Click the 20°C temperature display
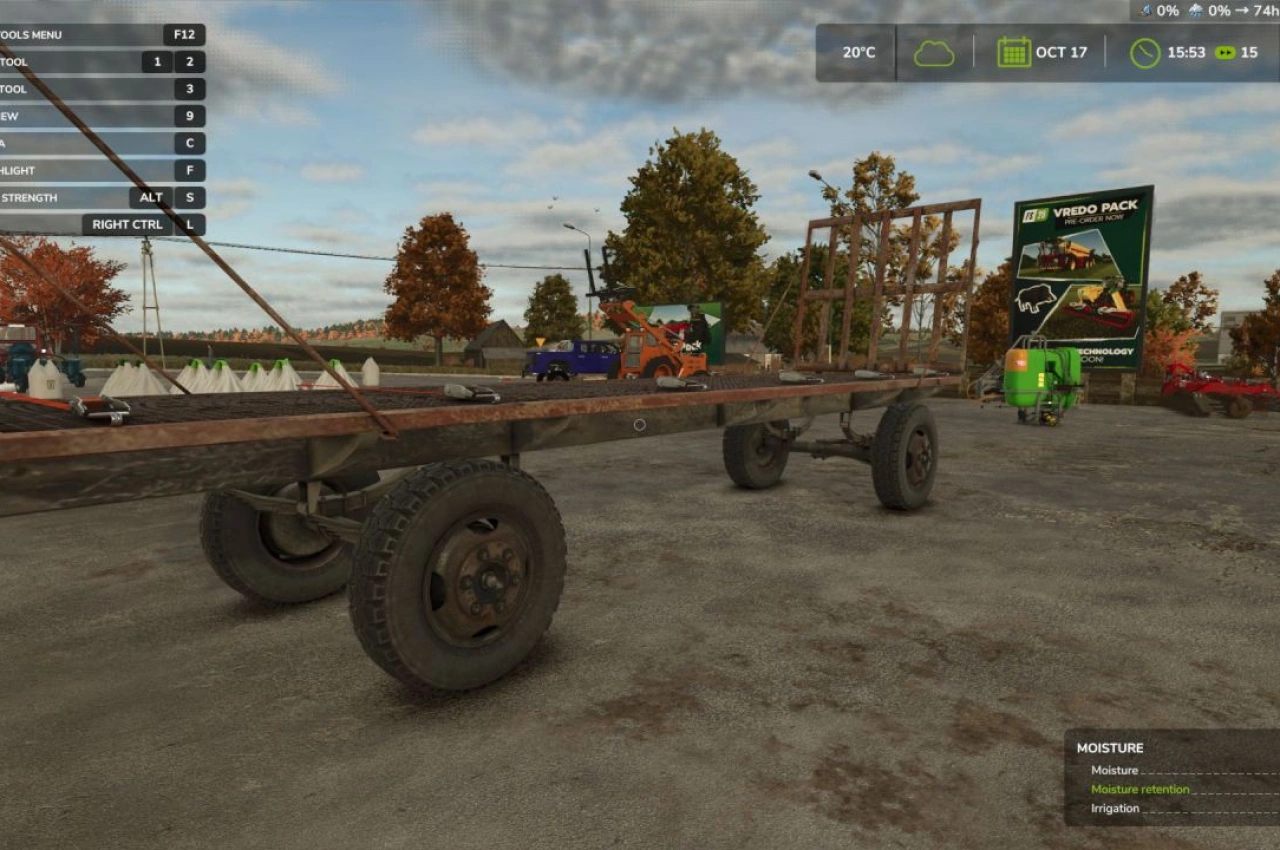1280x850 pixels. point(859,52)
